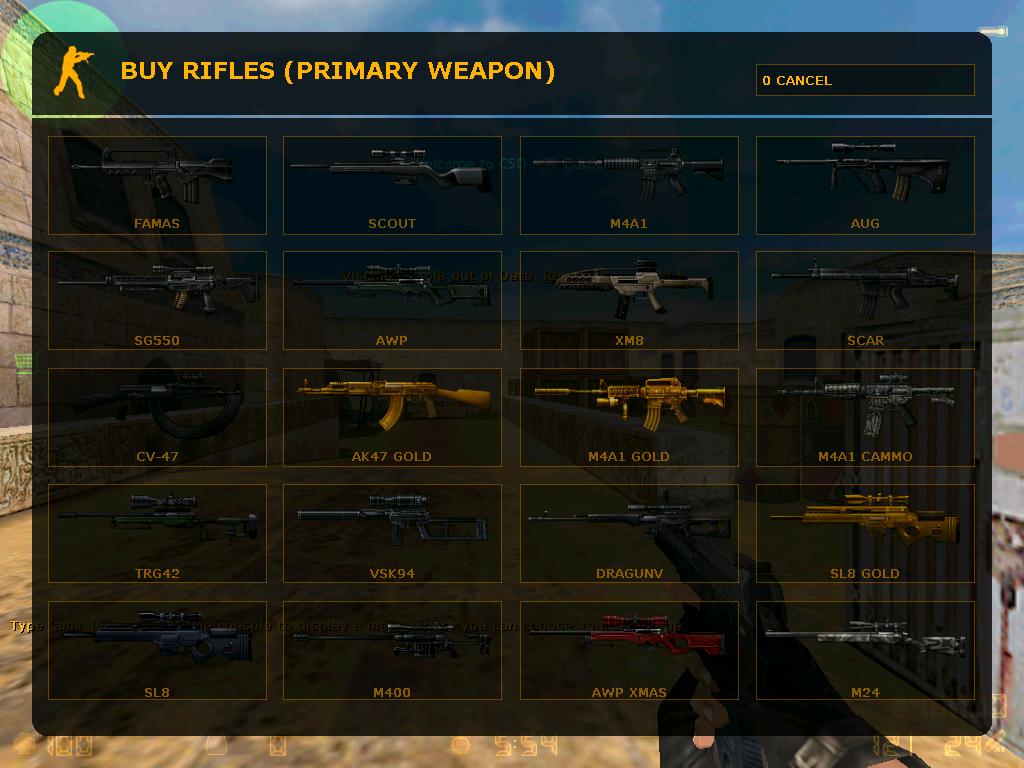This screenshot has height=768, width=1024.
Task: Buy the Dragunv sniper rifle
Action: (629, 534)
